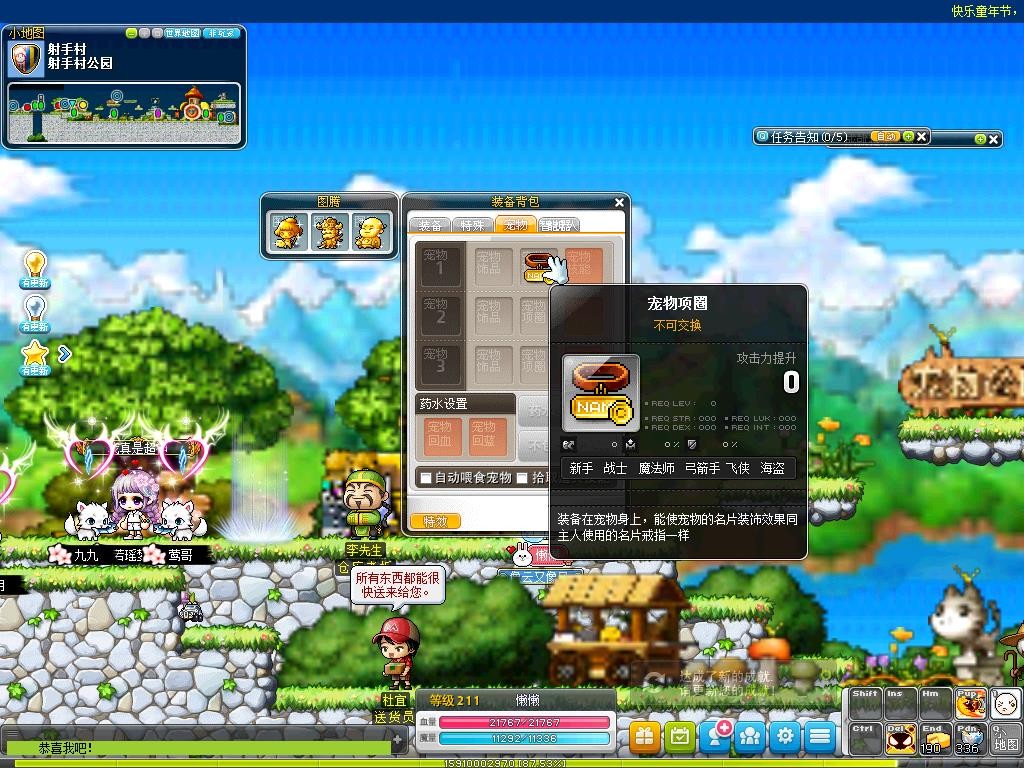The height and width of the screenshot is (768, 1024).
Task: Click the orange 特效 button
Action: coord(435,521)
